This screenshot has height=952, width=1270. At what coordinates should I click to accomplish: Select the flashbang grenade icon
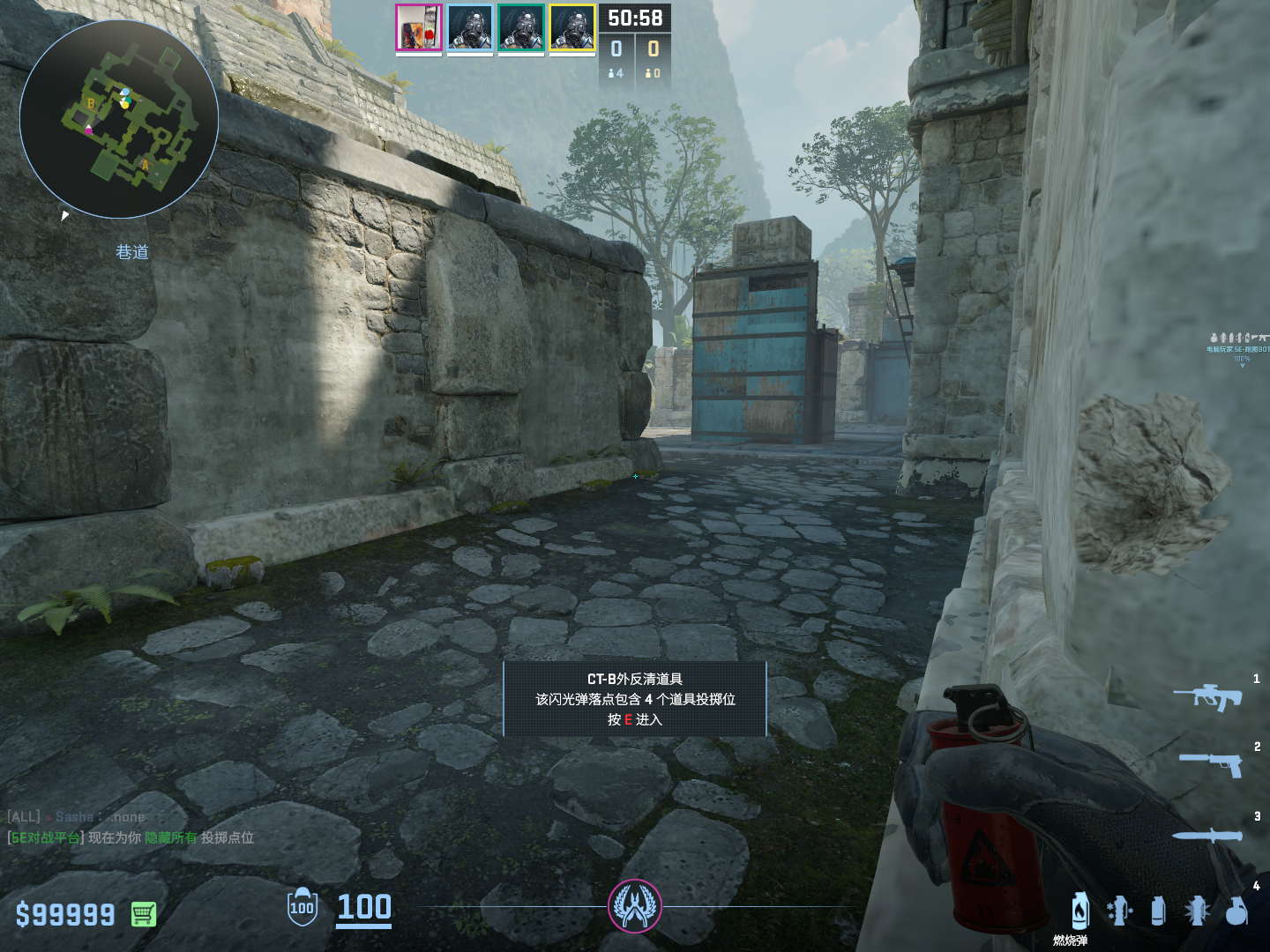1197,911
